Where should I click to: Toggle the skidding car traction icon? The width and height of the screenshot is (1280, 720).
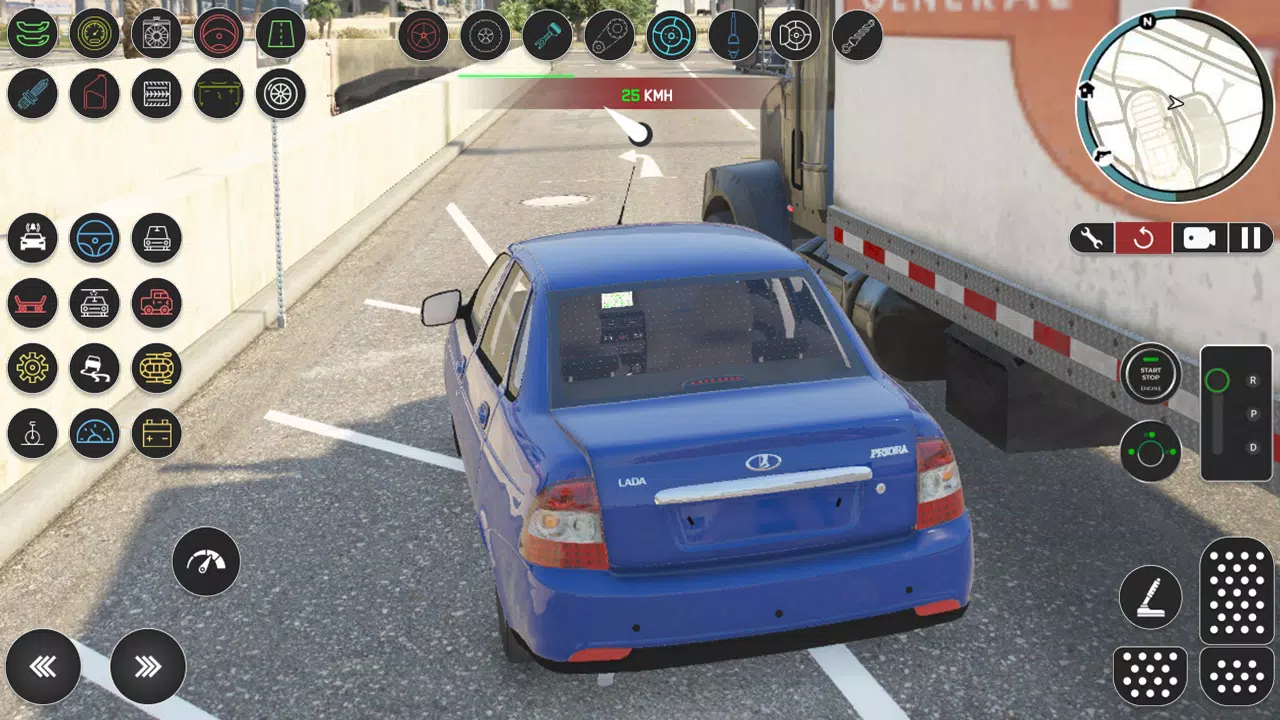point(94,368)
